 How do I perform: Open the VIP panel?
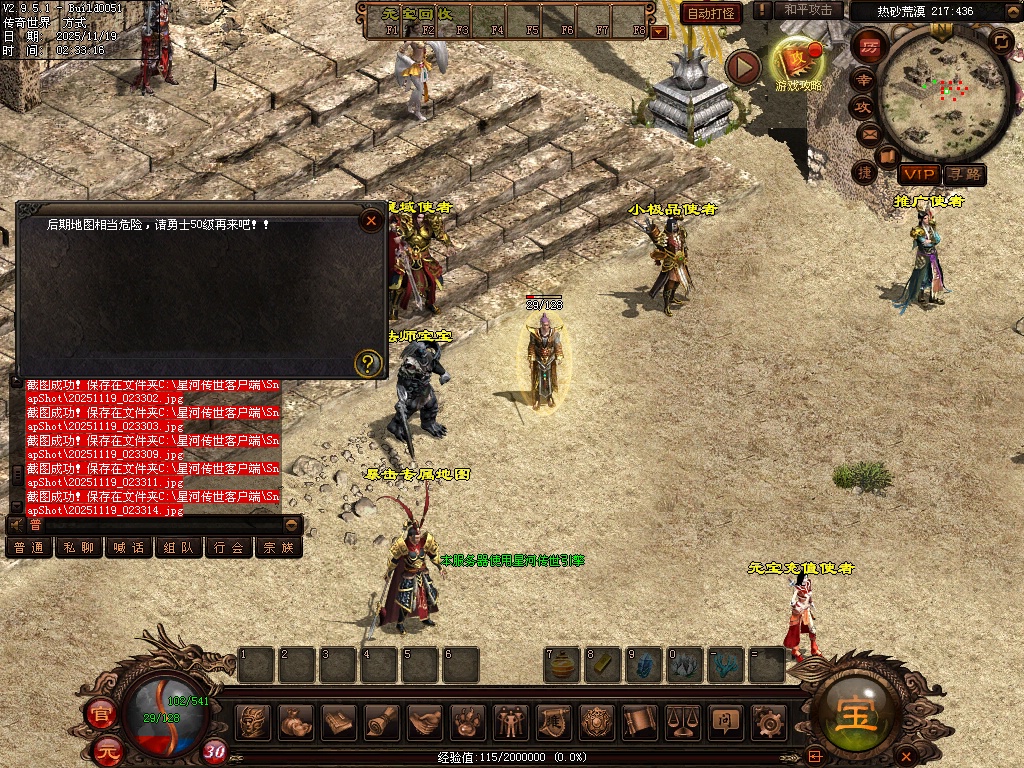[916, 174]
